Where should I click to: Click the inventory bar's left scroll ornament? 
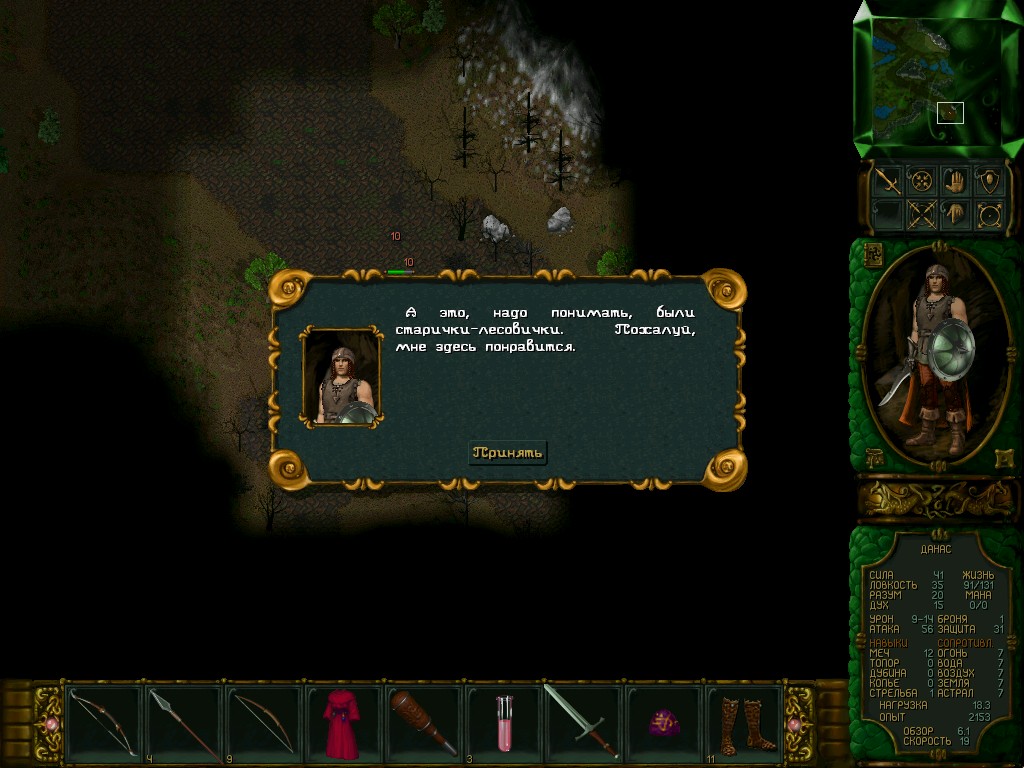[47, 722]
